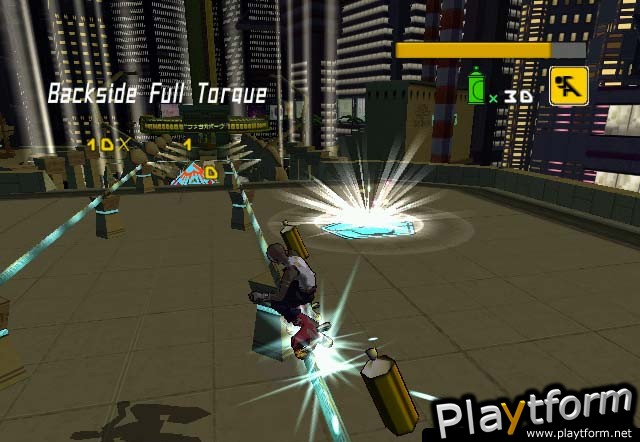Image resolution: width=640 pixels, height=442 pixels.
Task: Open the Playtform watermark logo
Action: tap(533, 412)
